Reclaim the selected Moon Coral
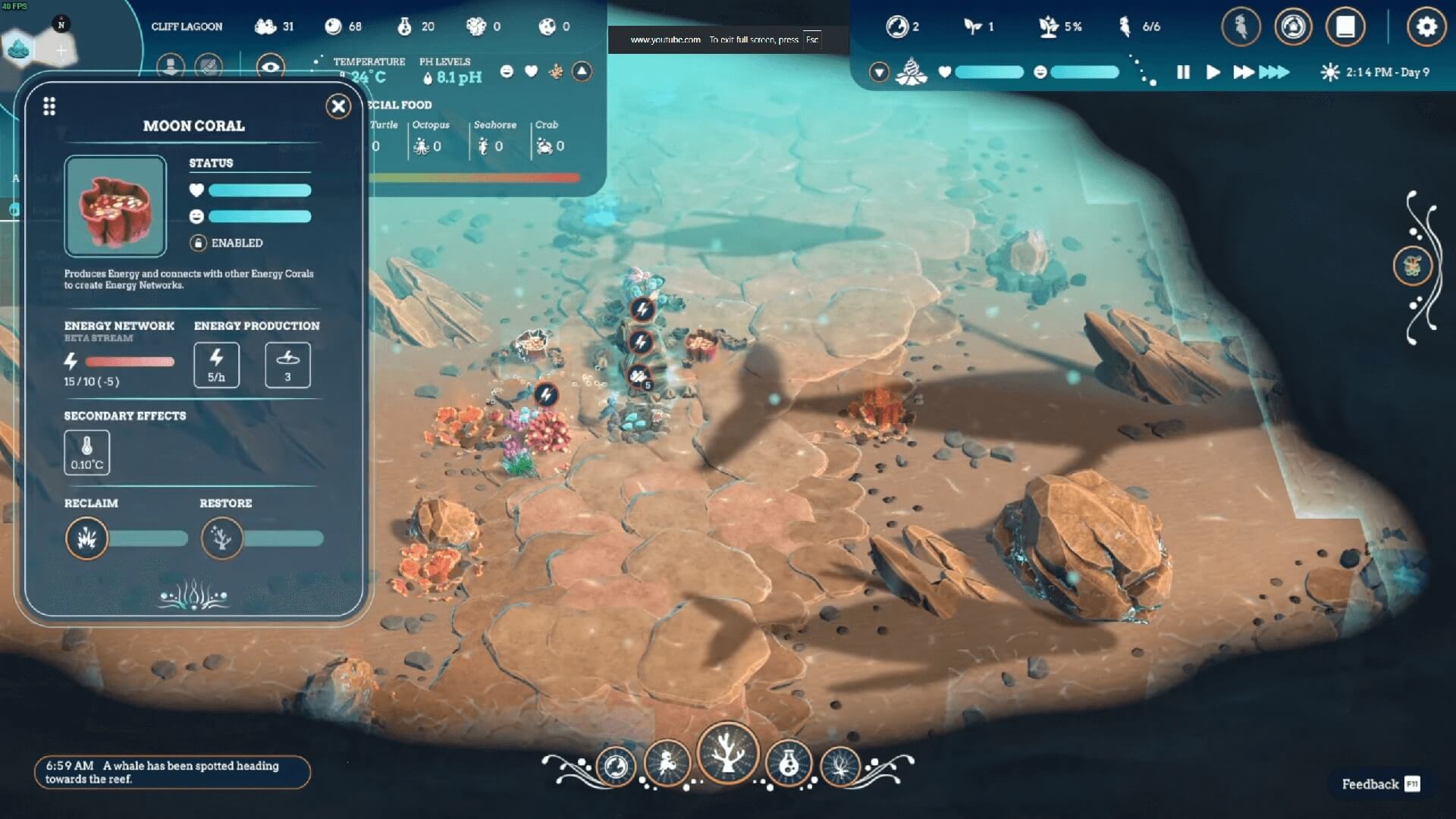The image size is (1456, 819). coord(87,538)
